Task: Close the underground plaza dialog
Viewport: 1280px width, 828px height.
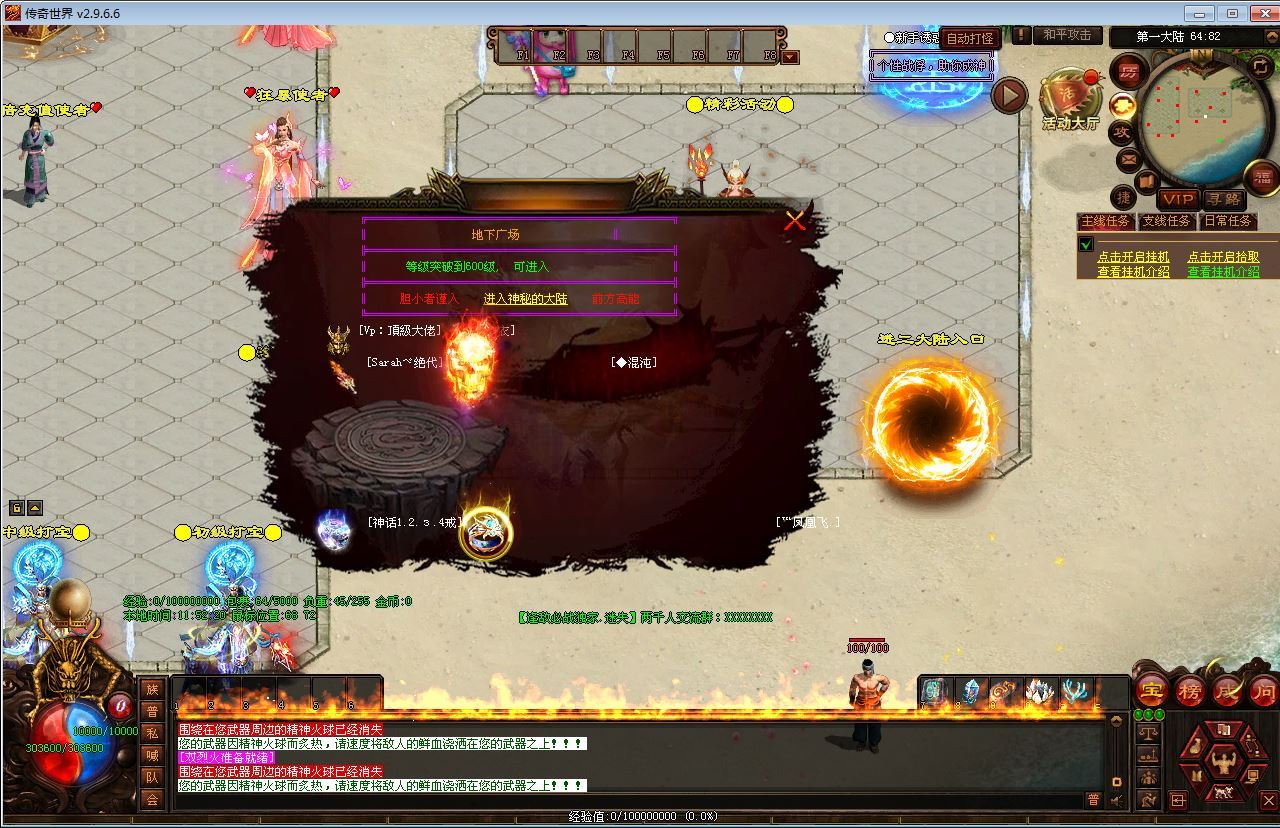Action: [795, 221]
